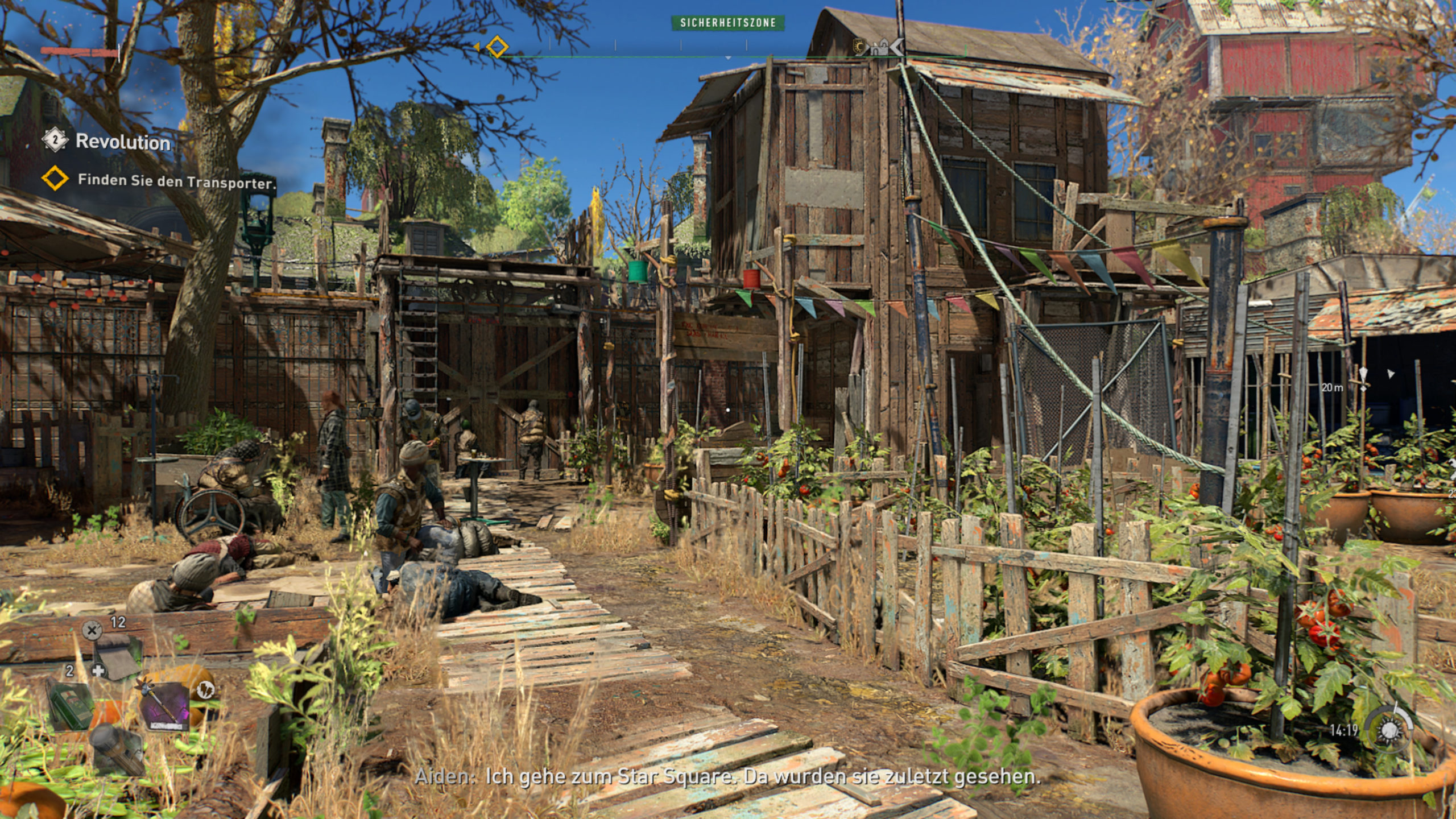Click the green Sicherheitszone label
The image size is (1456, 819).
[728, 23]
